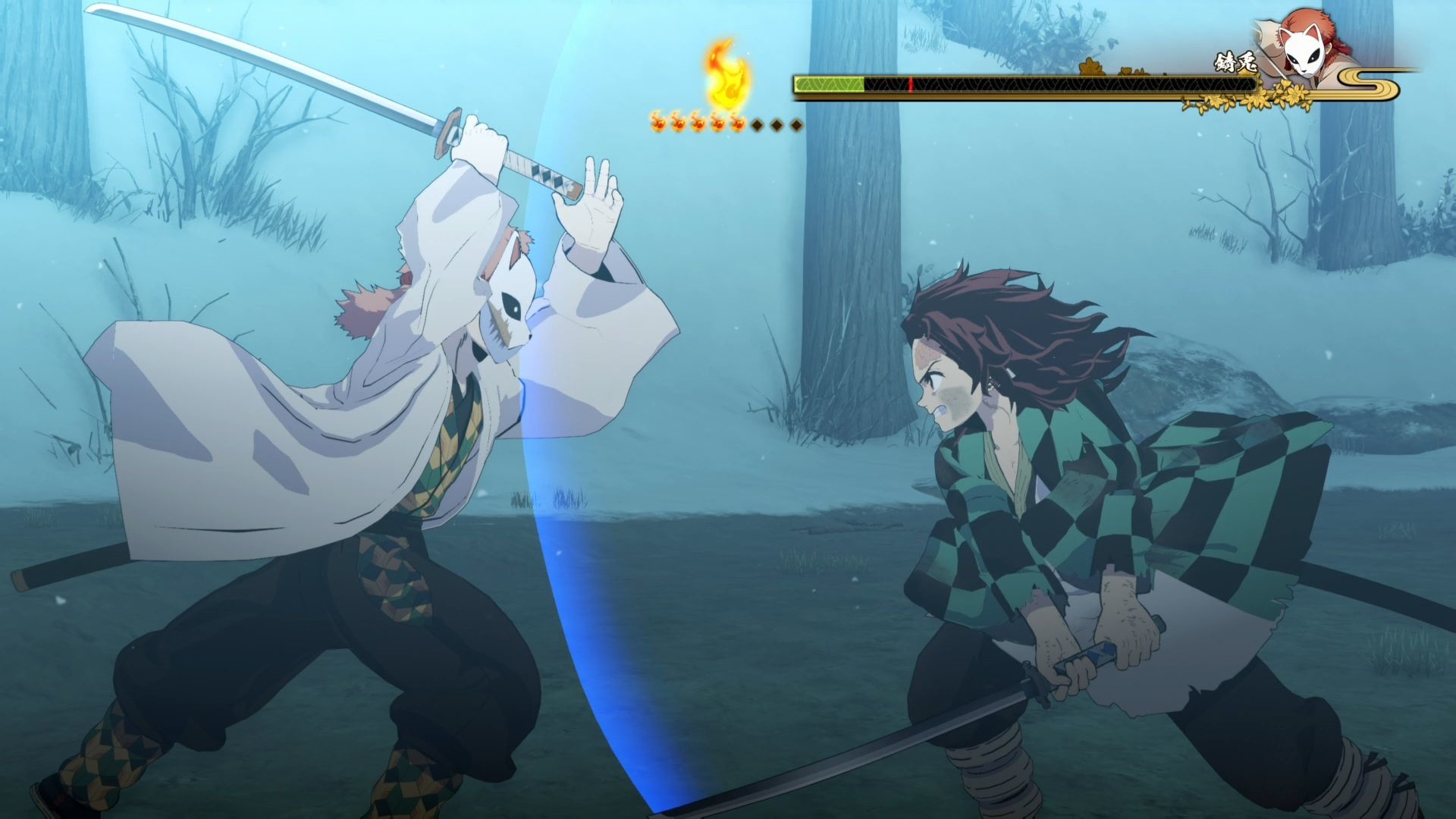
Task: Toggle the first black diamond marker
Action: point(757,123)
